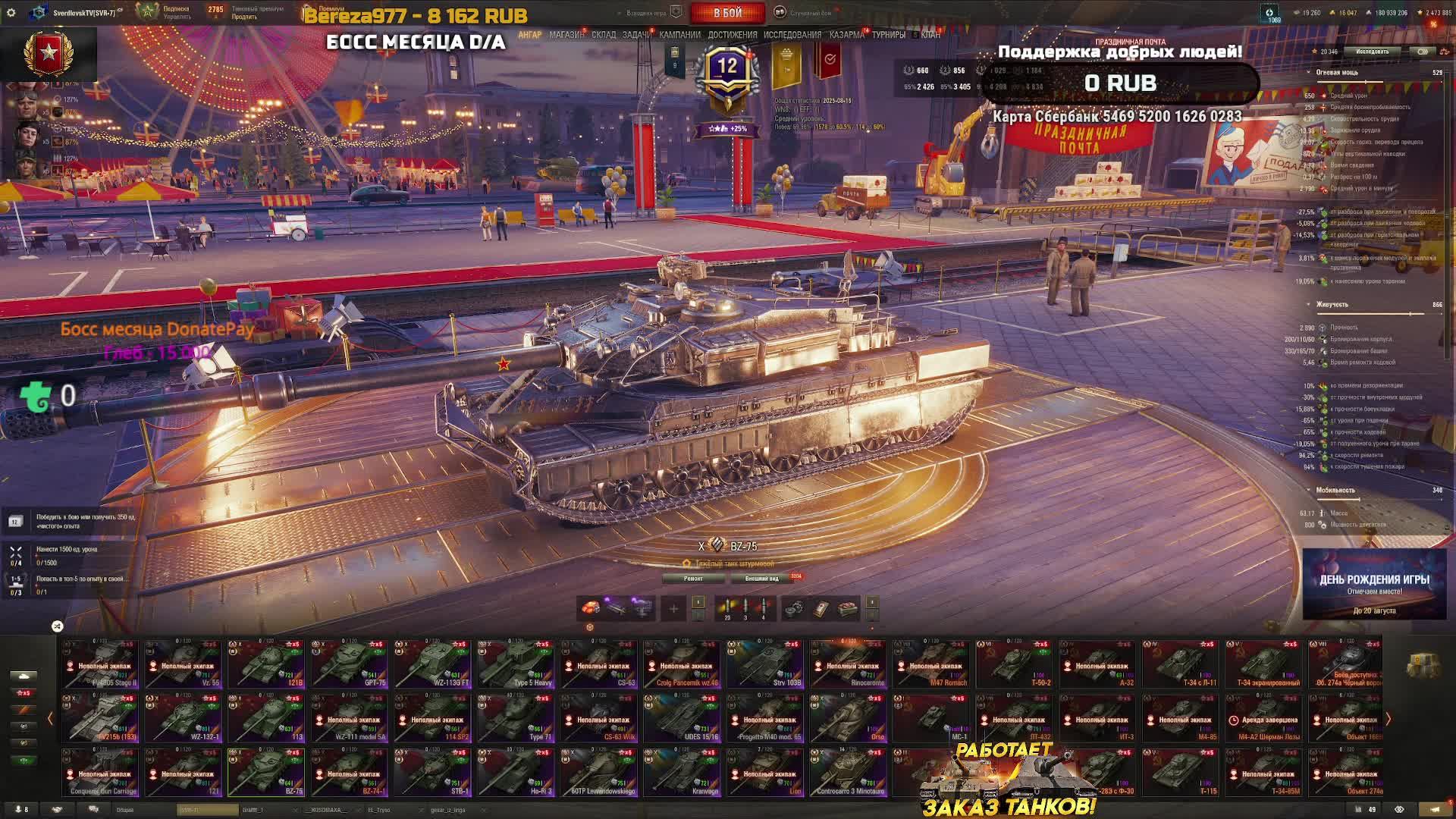Switch to the КАЗАРМА barracks tab
1456x819 pixels.
[846, 35]
